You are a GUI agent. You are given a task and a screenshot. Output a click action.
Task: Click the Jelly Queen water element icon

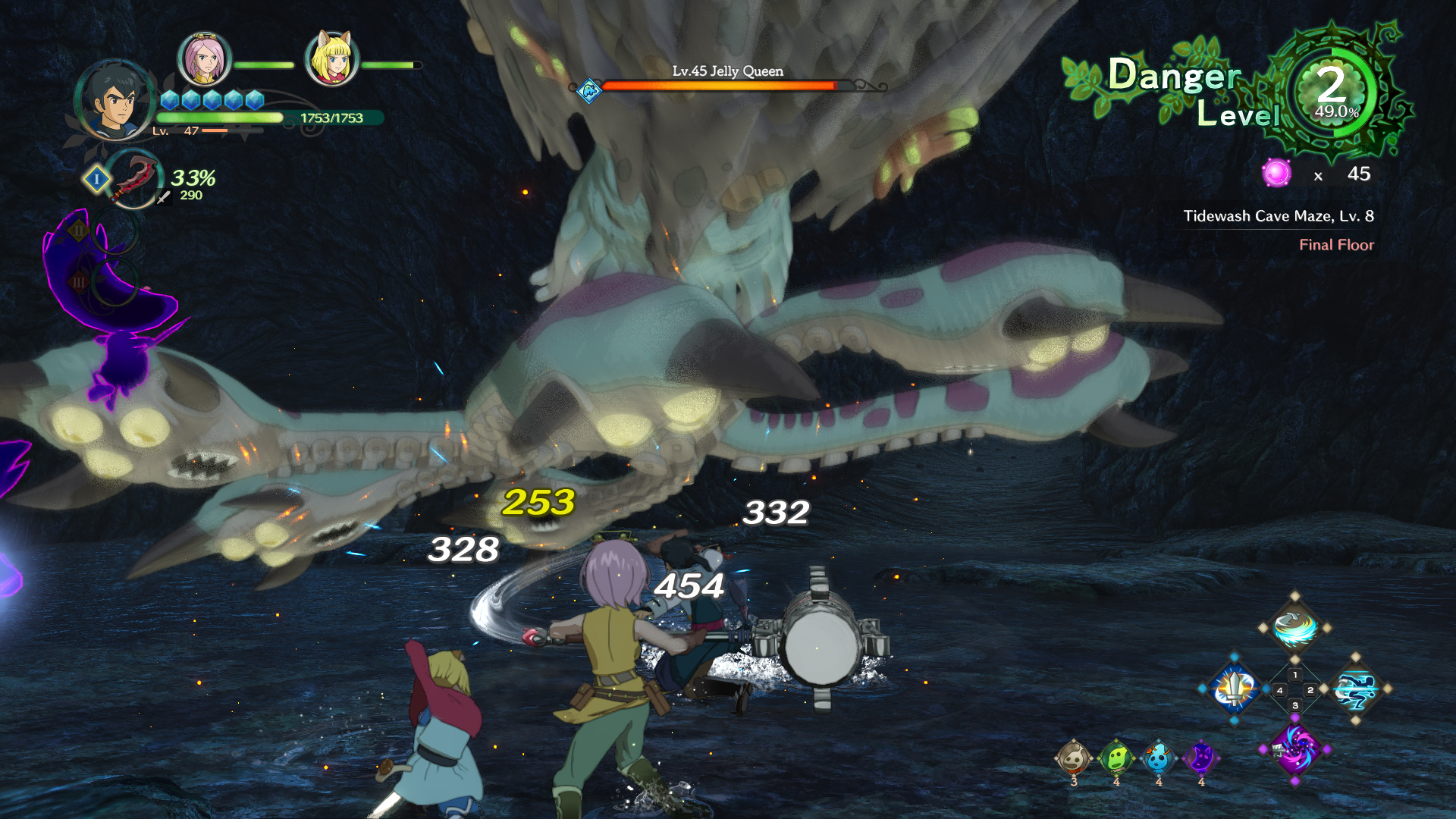(x=589, y=91)
